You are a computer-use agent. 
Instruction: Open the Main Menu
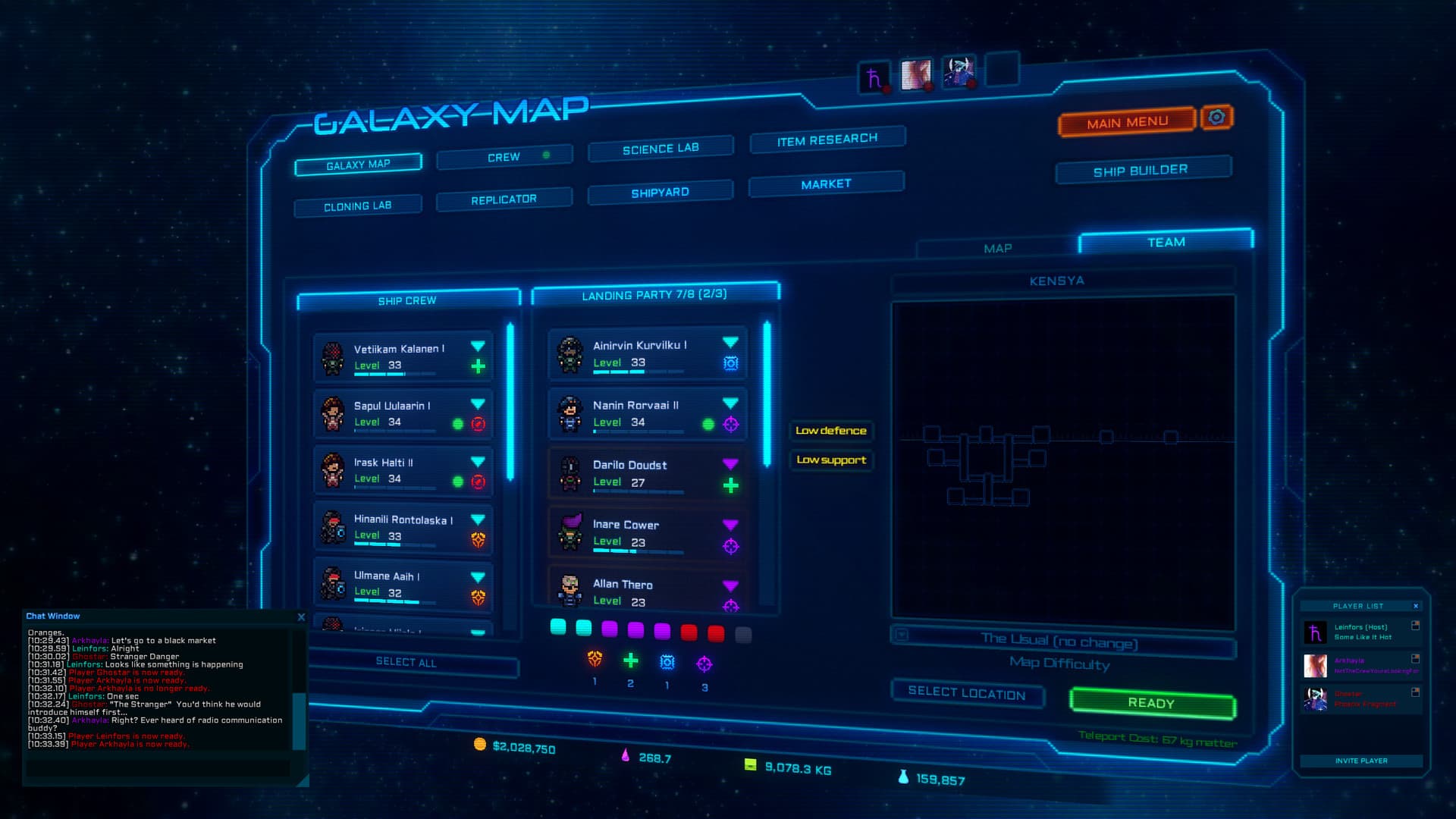click(x=1127, y=122)
